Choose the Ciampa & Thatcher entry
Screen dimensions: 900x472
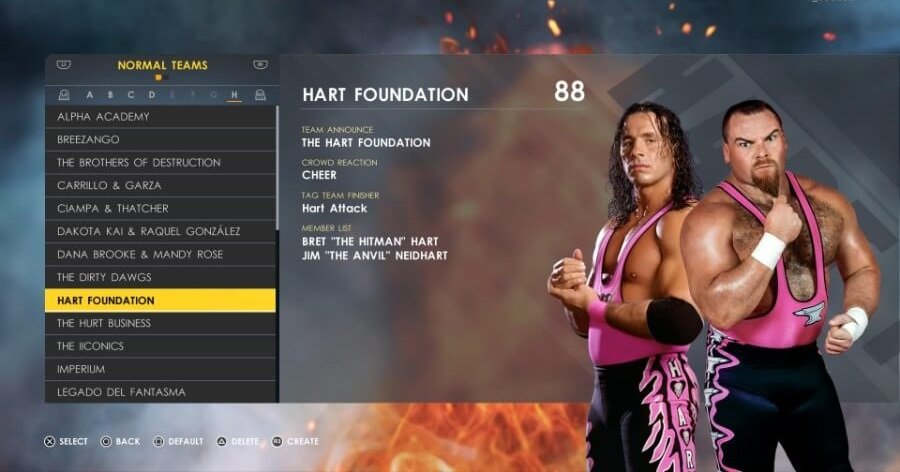[x=160, y=209]
